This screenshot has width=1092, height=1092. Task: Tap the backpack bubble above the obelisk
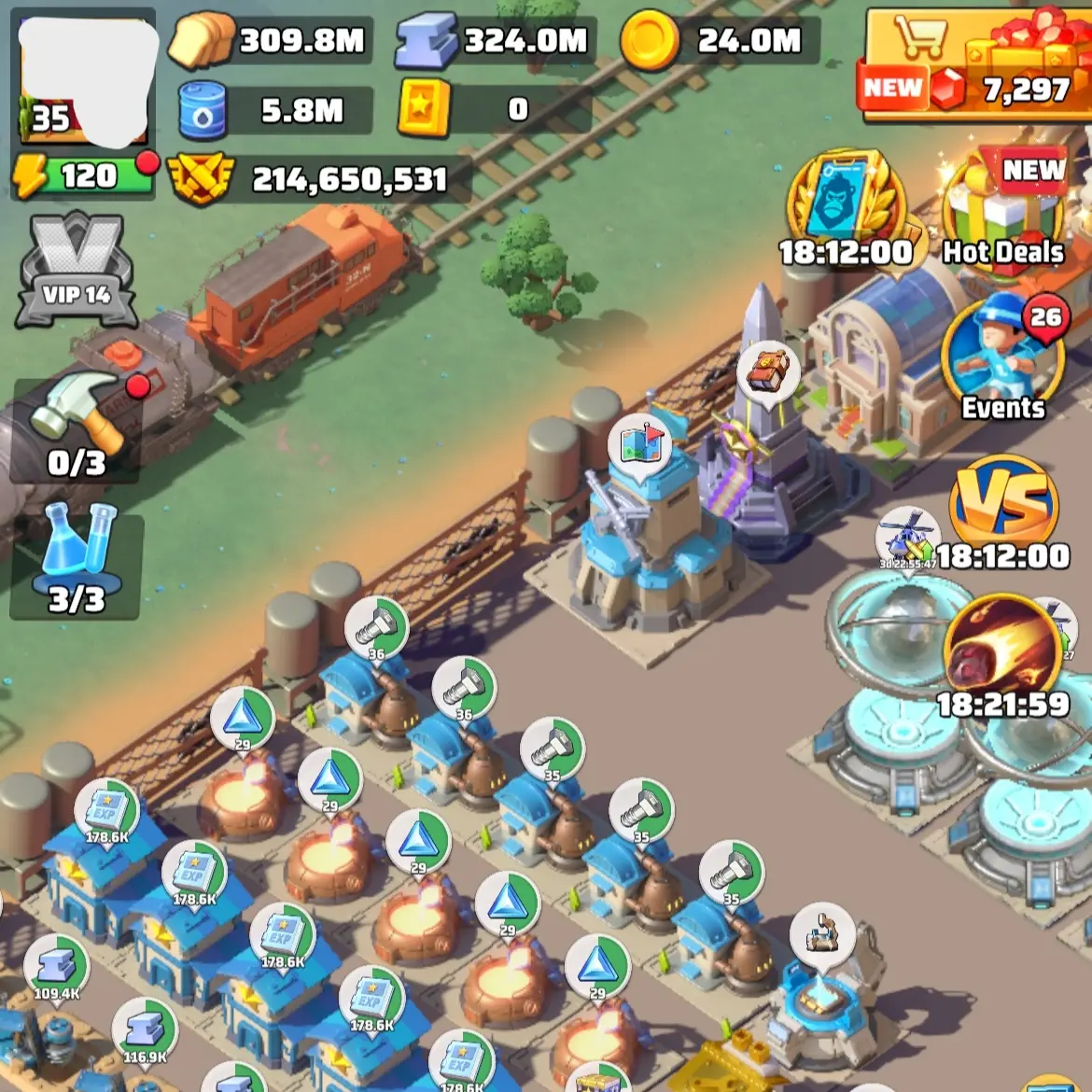point(768,371)
